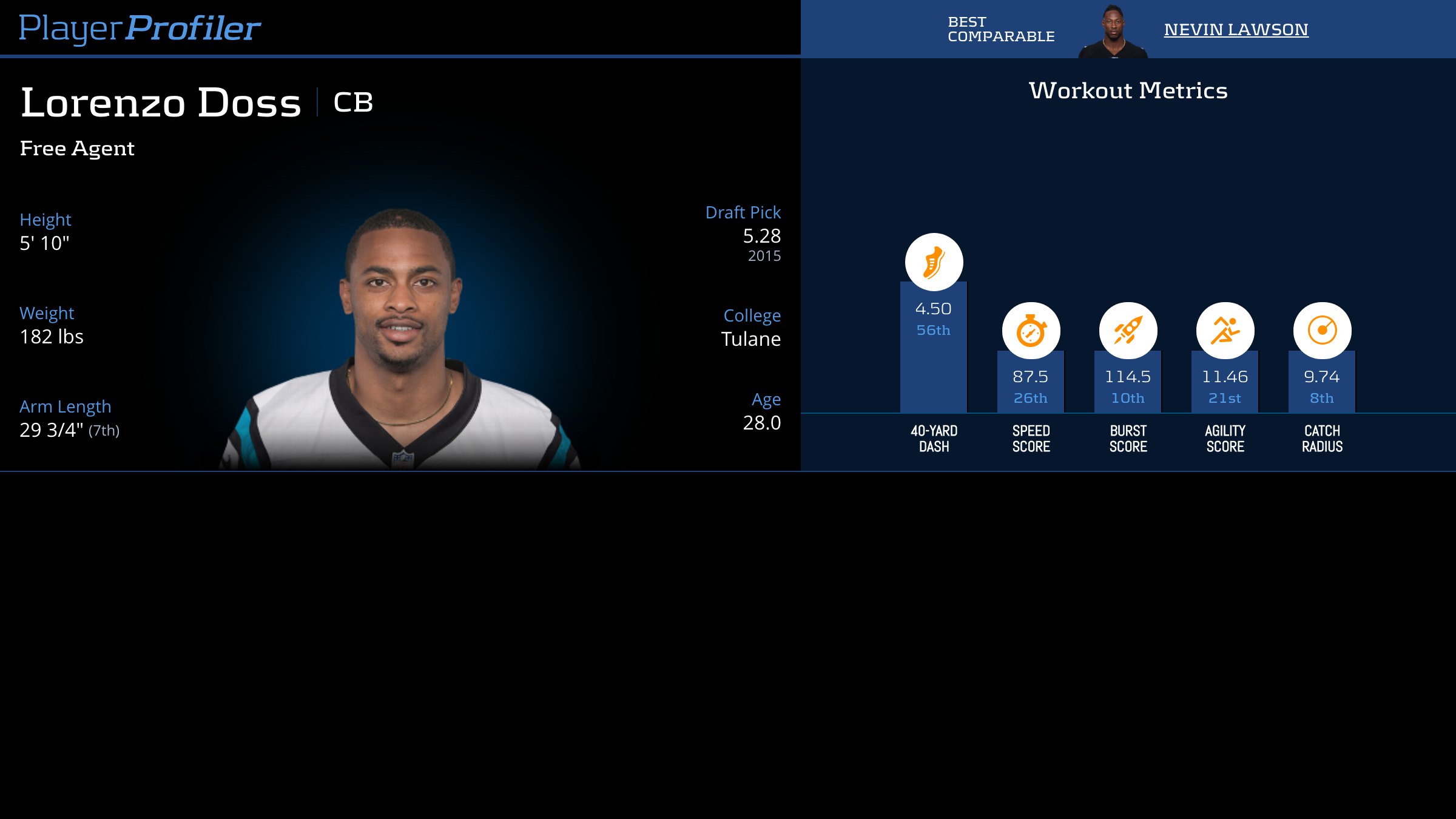Select Nevin Lawson's headshot thumbnail
Image resolution: width=1456 pixels, height=819 pixels.
coord(1113,32)
